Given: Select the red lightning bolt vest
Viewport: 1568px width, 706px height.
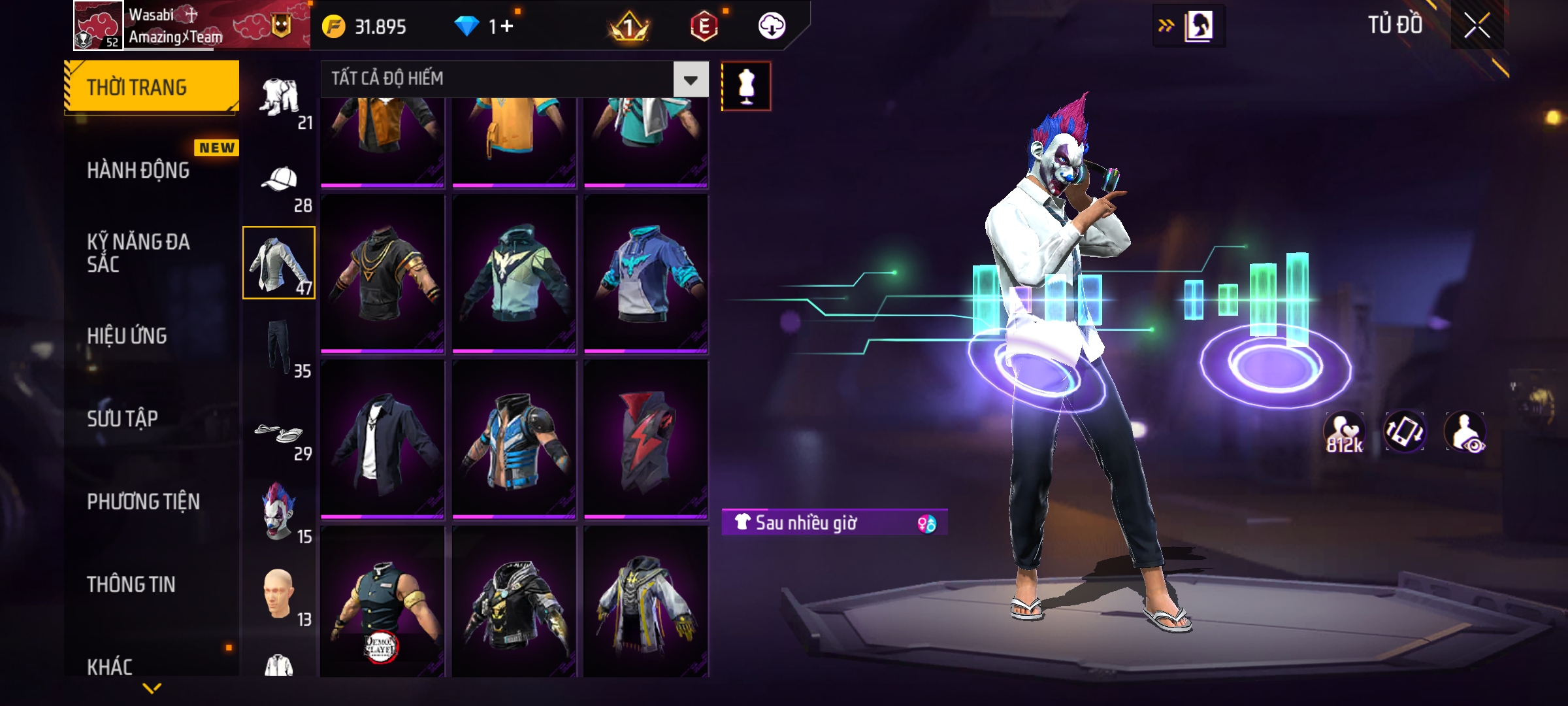Looking at the screenshot, I should (646, 439).
